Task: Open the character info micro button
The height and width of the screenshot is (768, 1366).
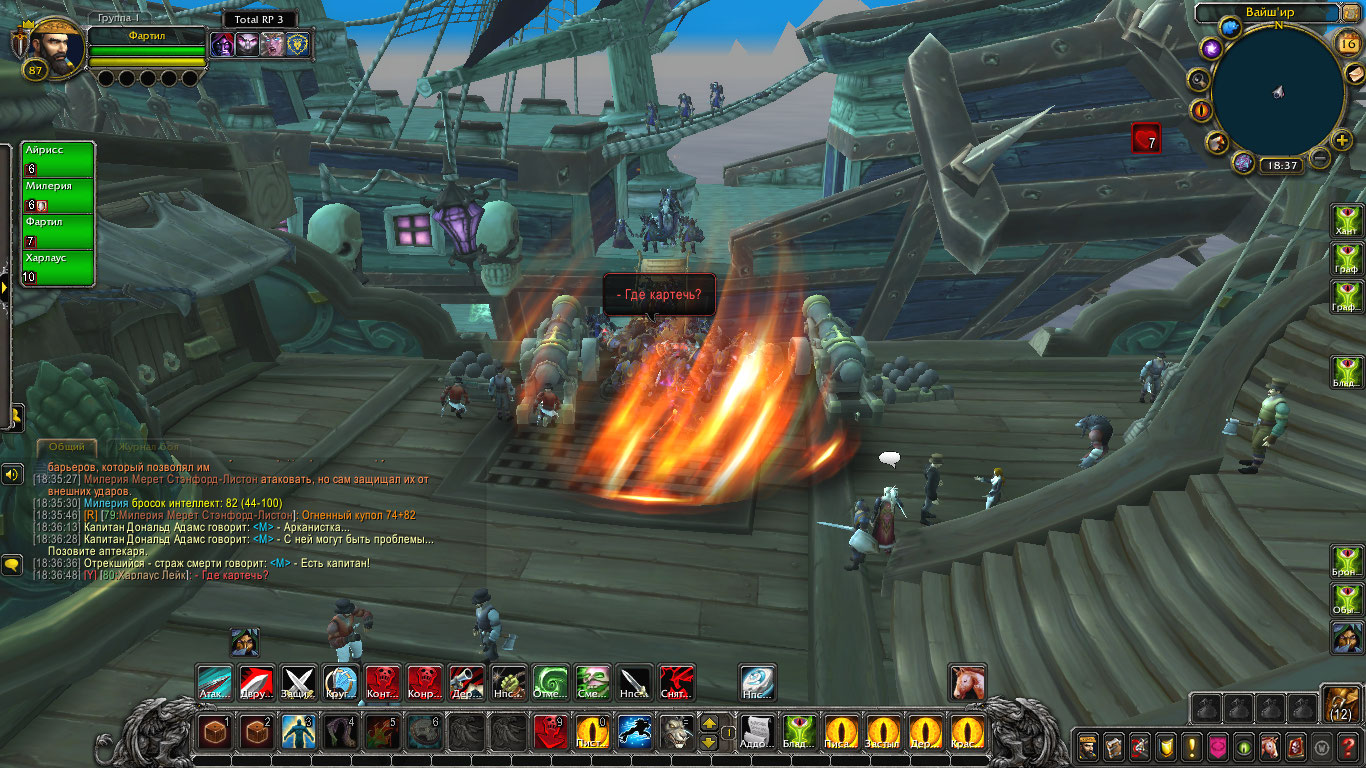Action: click(x=1087, y=746)
